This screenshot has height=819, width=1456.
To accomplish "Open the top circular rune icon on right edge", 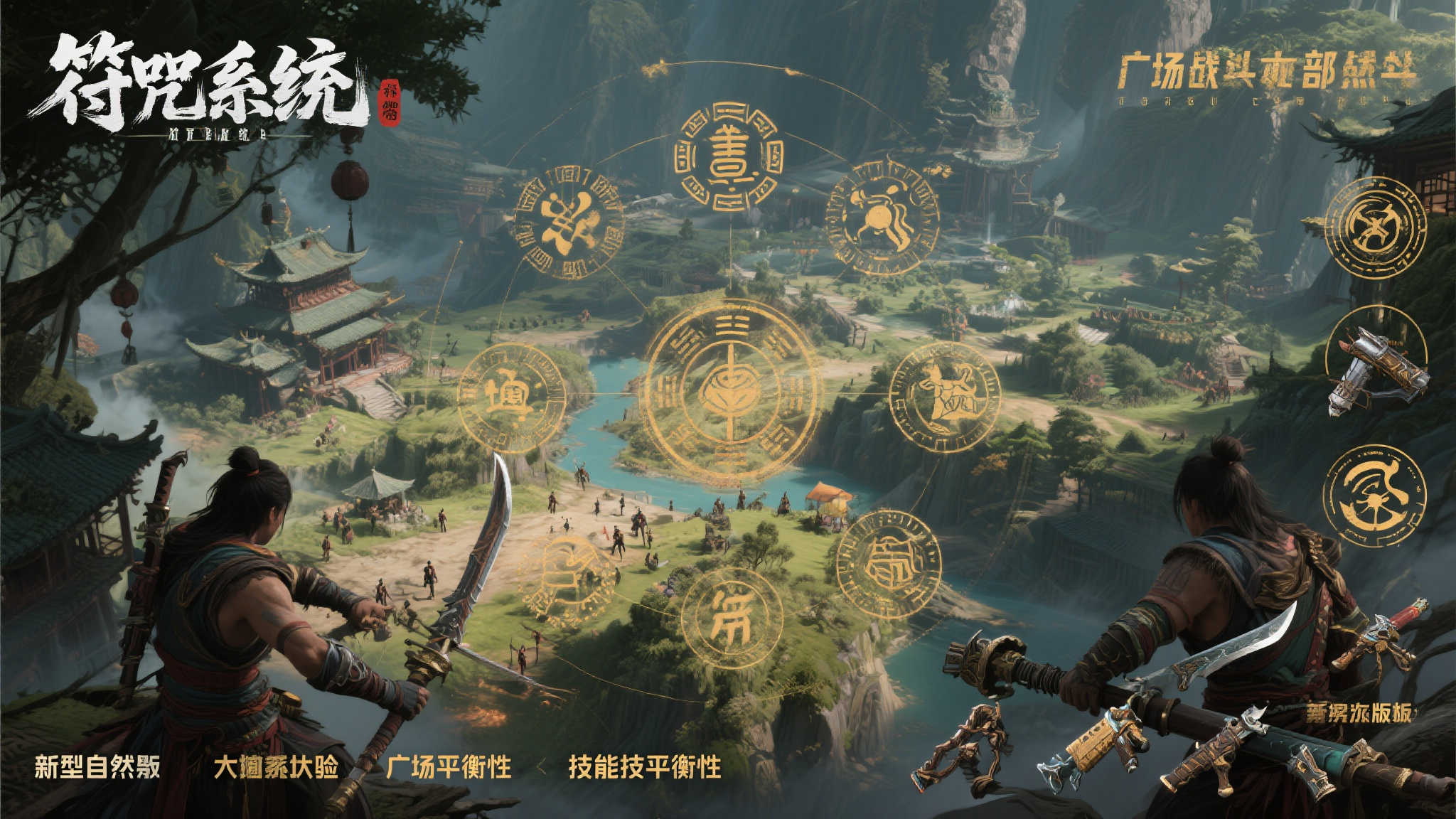I will [1376, 226].
